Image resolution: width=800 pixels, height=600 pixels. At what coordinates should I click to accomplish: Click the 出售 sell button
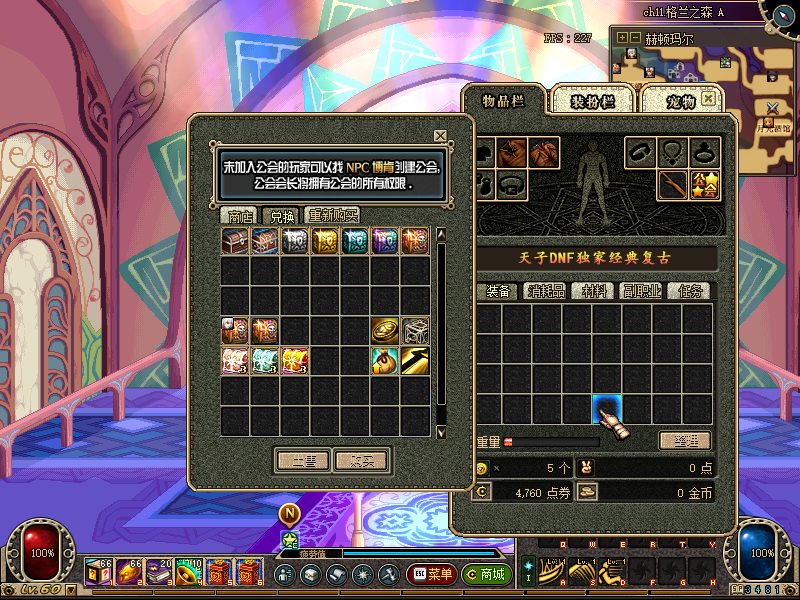[303, 461]
